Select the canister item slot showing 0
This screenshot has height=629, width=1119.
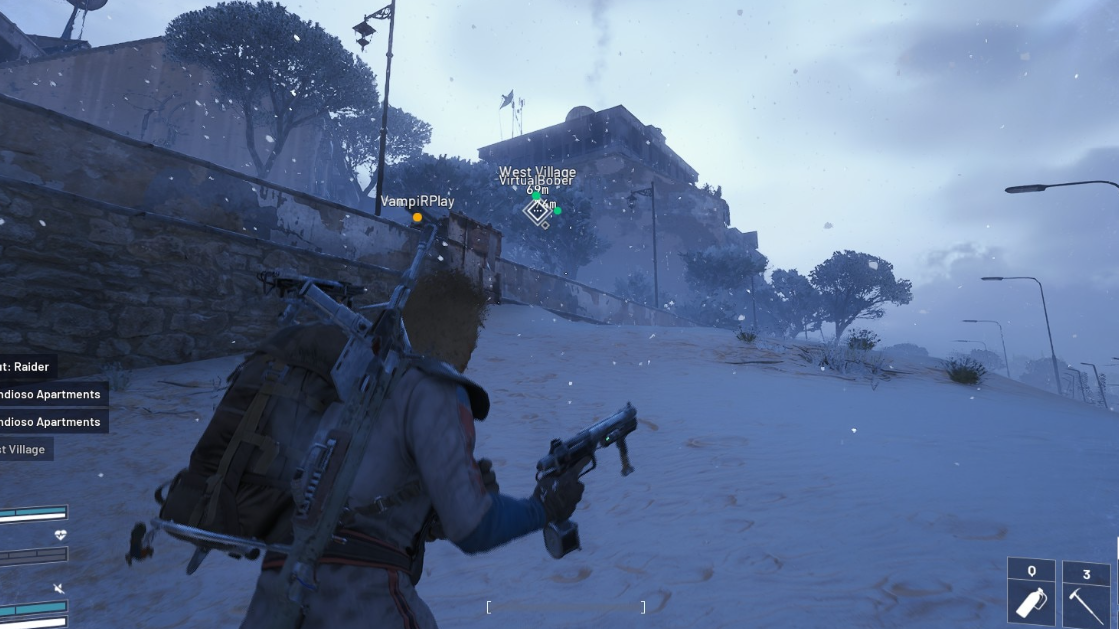(x=1031, y=592)
